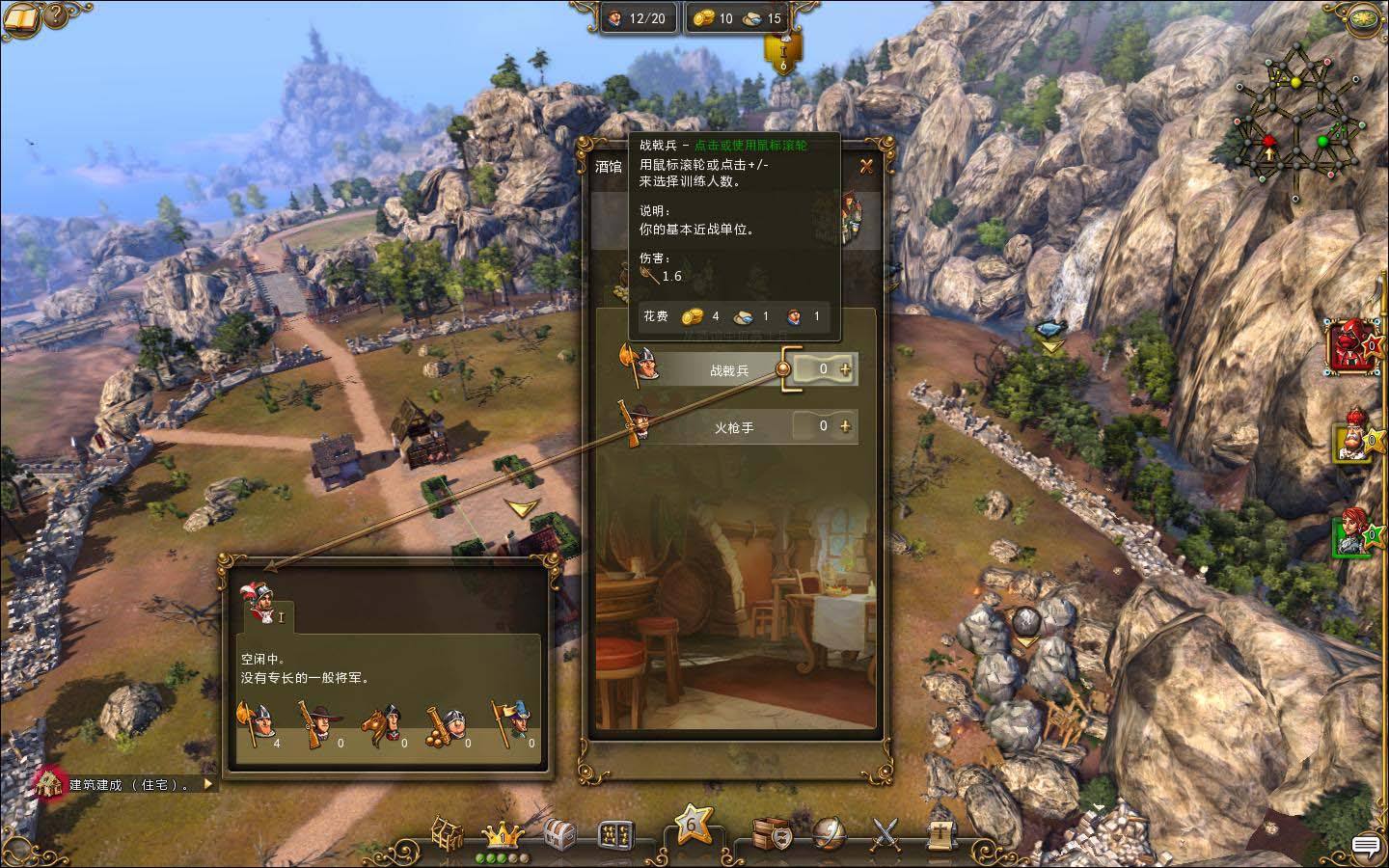This screenshot has width=1389, height=868.
Task: Open the gold-studded tablet menu
Action: (614, 833)
